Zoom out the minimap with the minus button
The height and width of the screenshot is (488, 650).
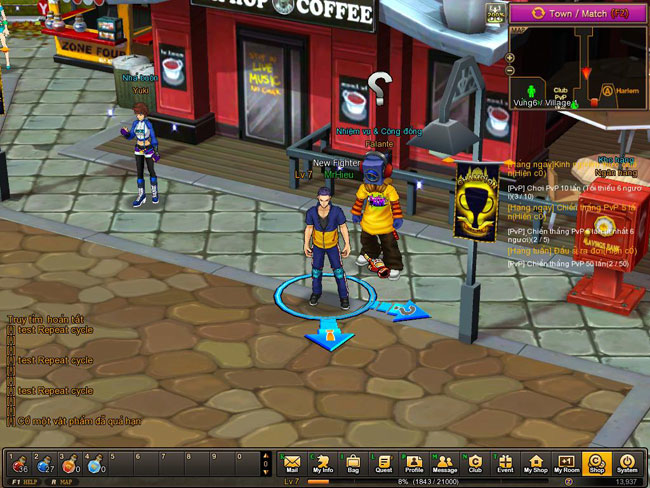point(510,71)
